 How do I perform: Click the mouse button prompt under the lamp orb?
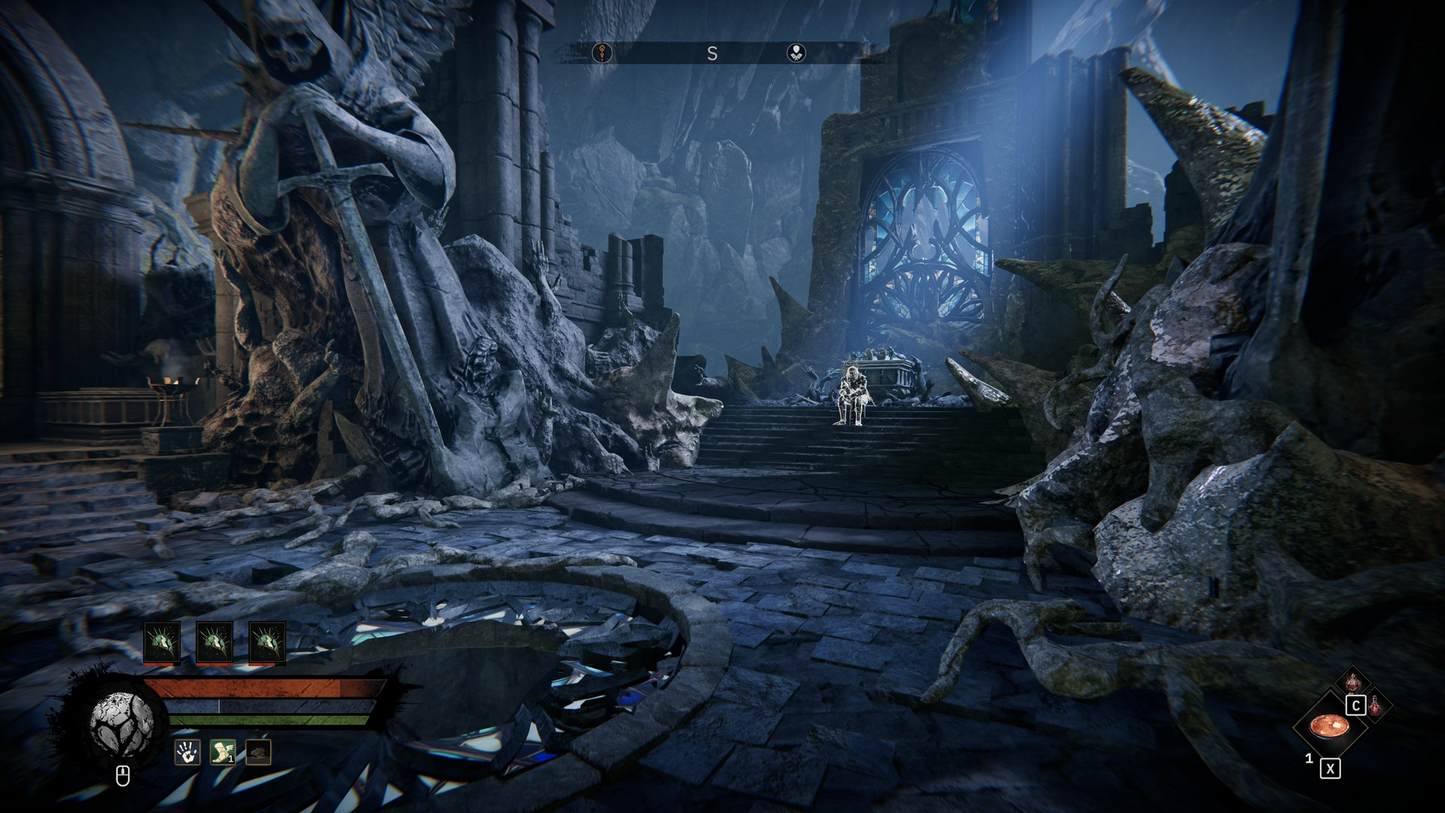[122, 775]
